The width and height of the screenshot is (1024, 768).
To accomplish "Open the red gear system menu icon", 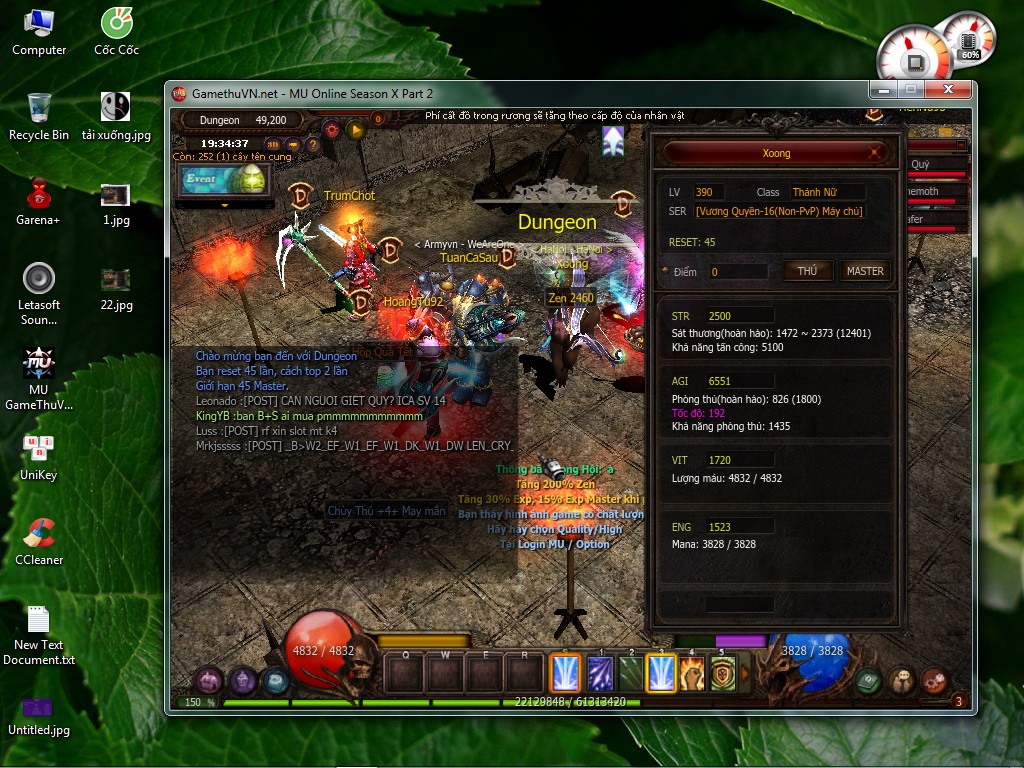I will tap(934, 681).
